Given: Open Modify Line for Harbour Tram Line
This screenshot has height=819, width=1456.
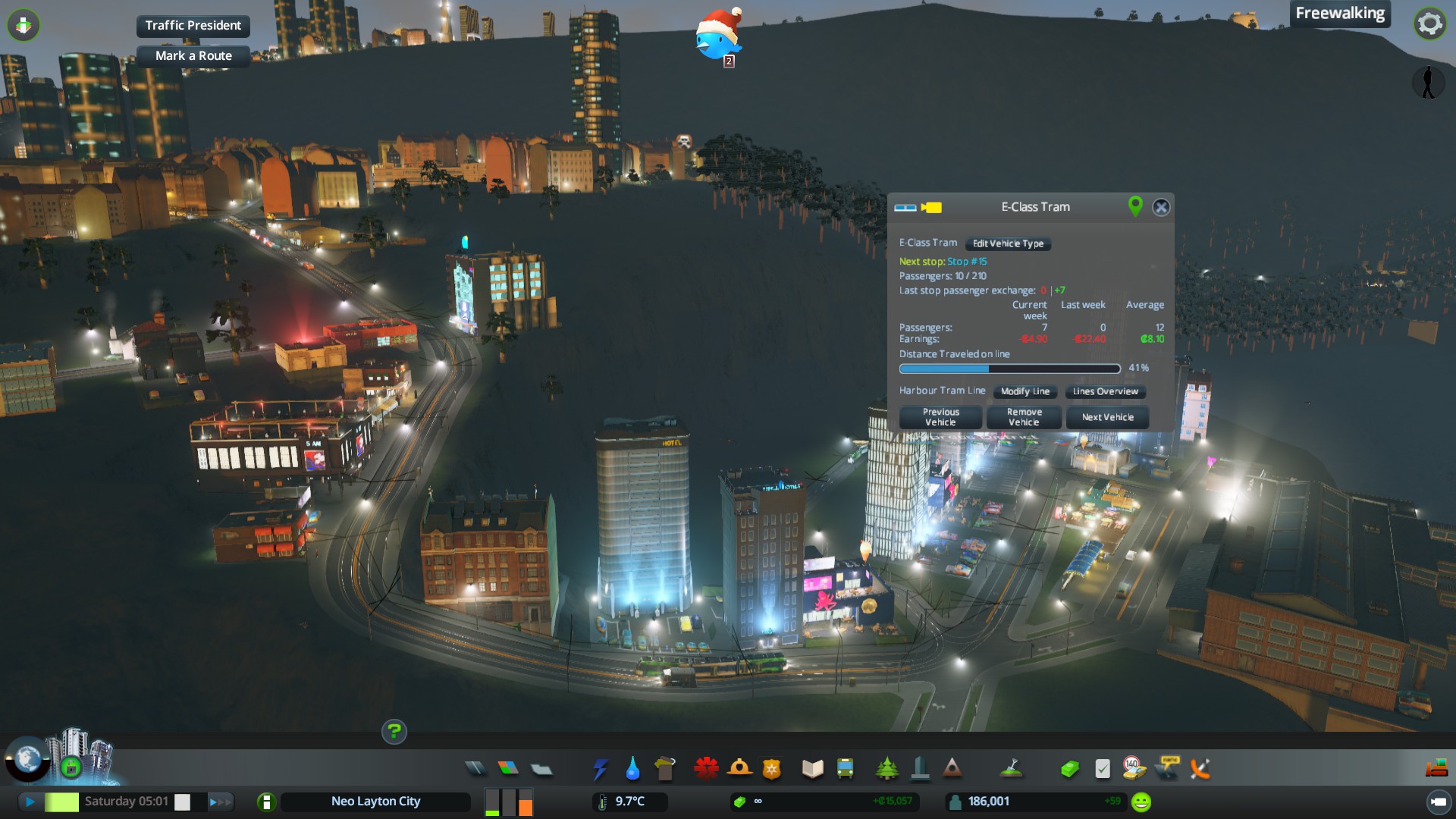Looking at the screenshot, I should [1025, 391].
